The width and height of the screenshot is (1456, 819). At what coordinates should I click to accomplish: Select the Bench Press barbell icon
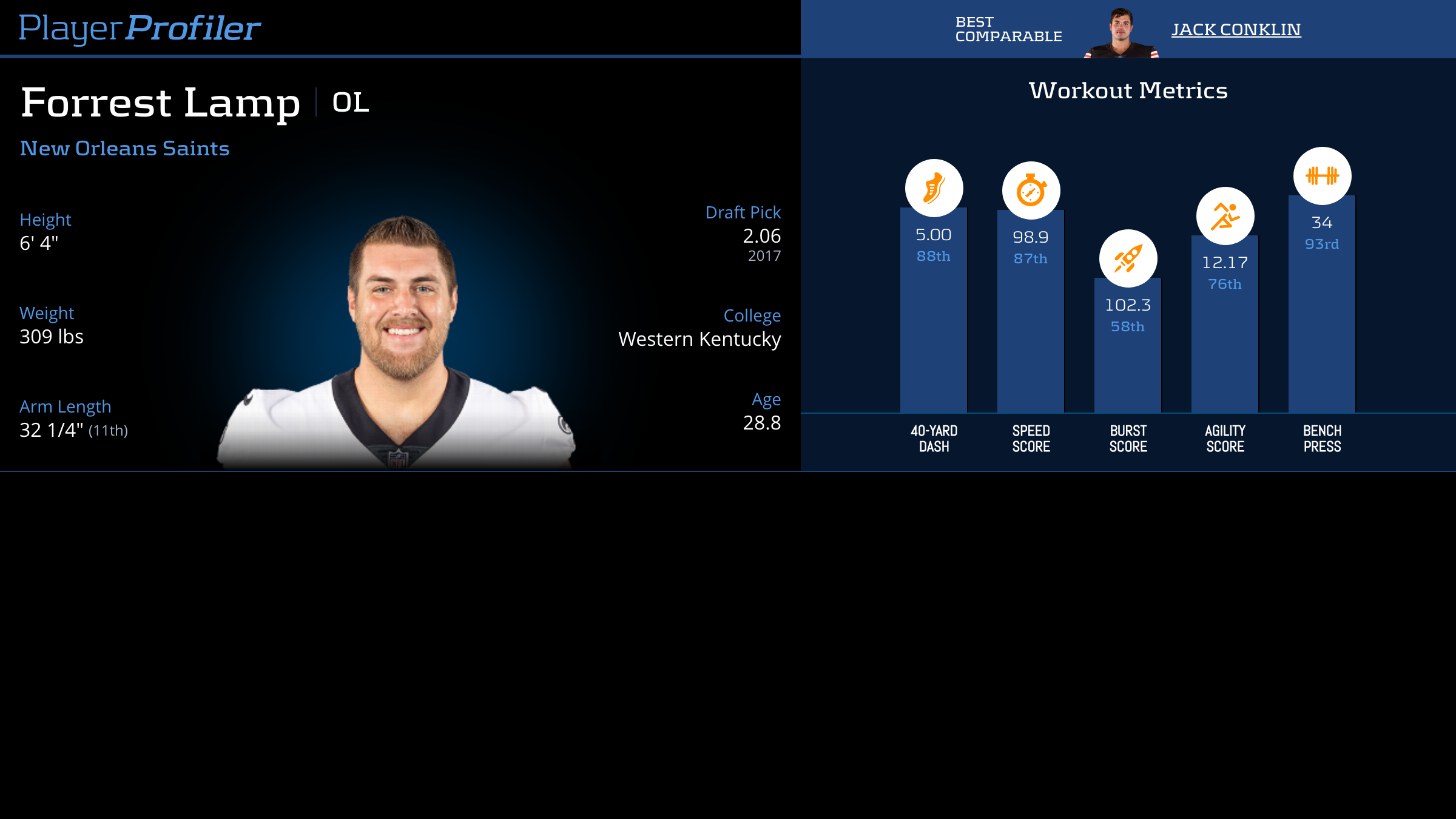click(x=1322, y=176)
